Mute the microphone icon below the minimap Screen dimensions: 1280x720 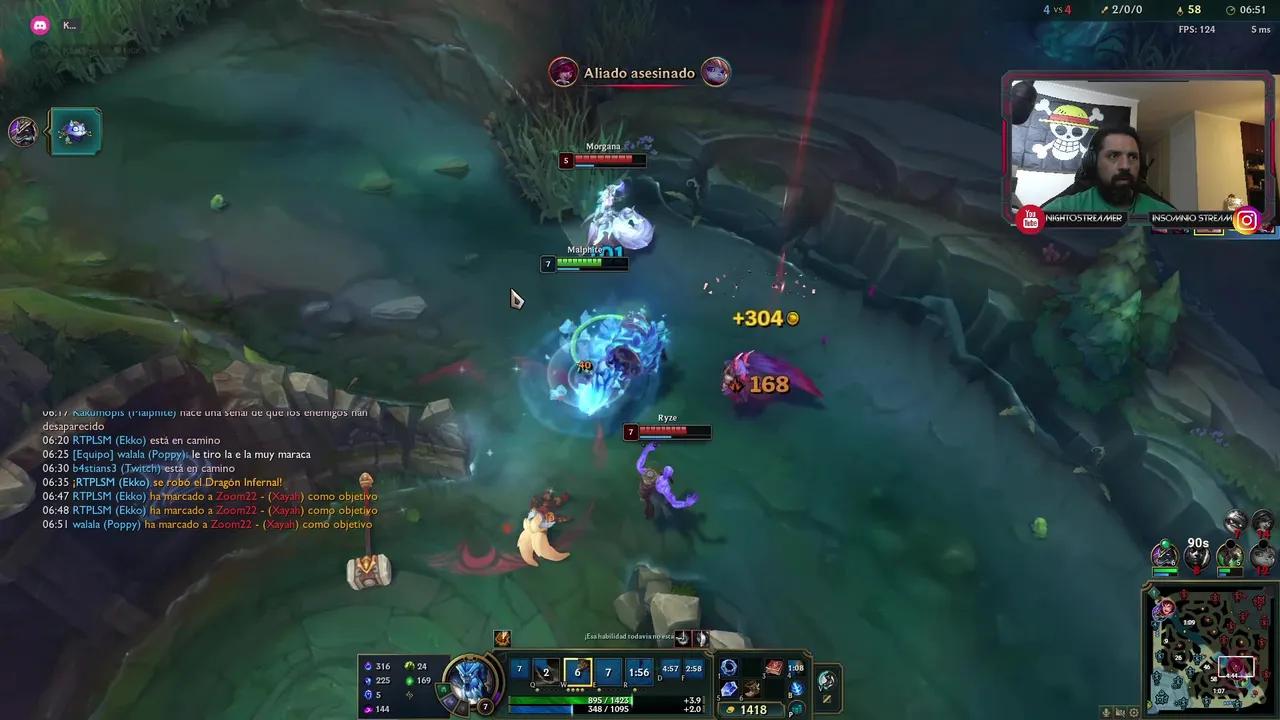pyautogui.click(x=1106, y=712)
